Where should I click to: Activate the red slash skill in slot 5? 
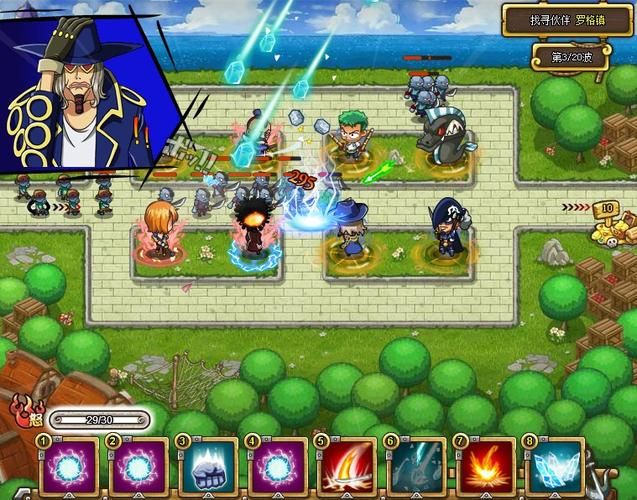(346, 467)
